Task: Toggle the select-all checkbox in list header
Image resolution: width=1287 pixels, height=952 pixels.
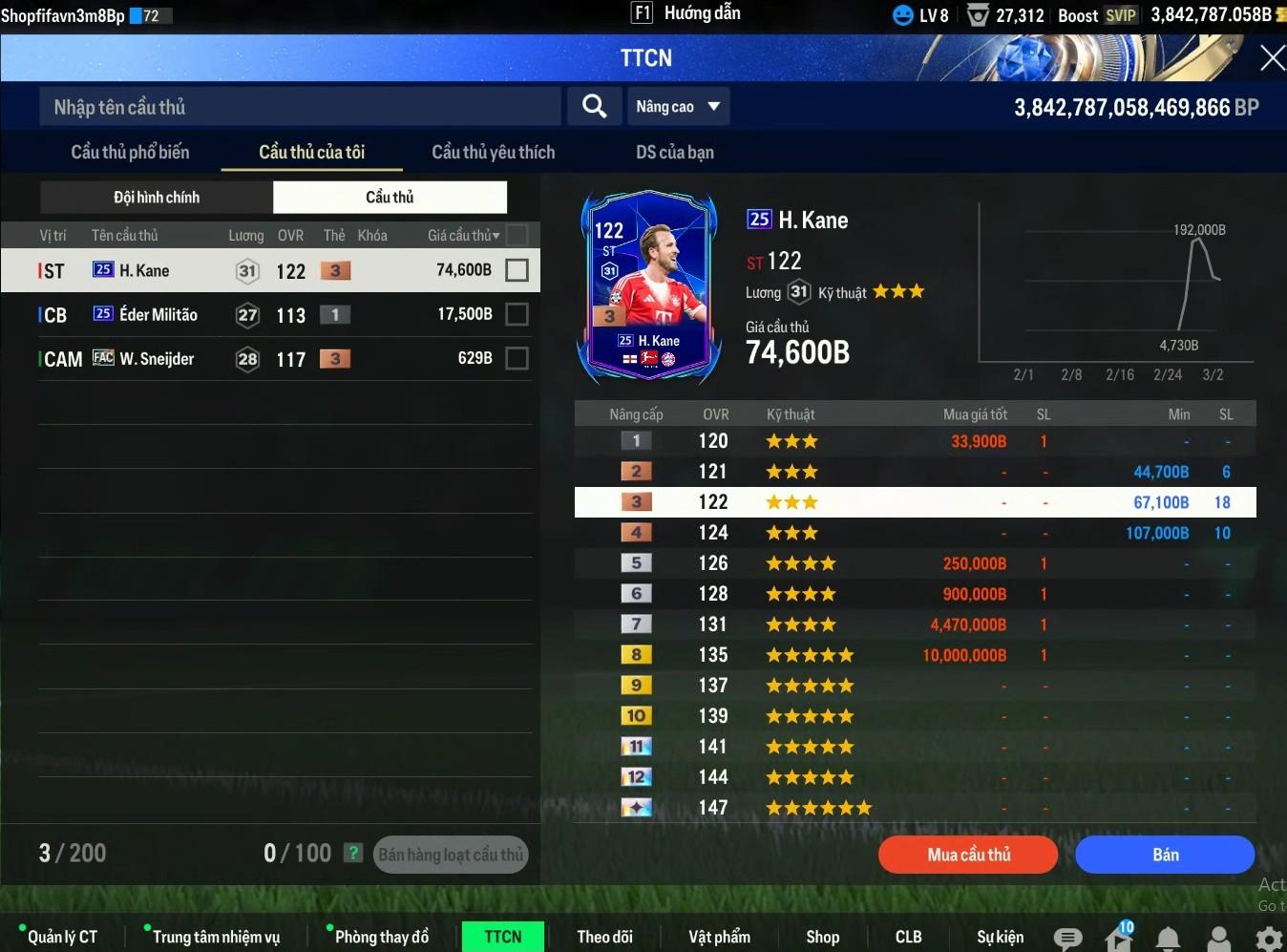Action: click(517, 235)
